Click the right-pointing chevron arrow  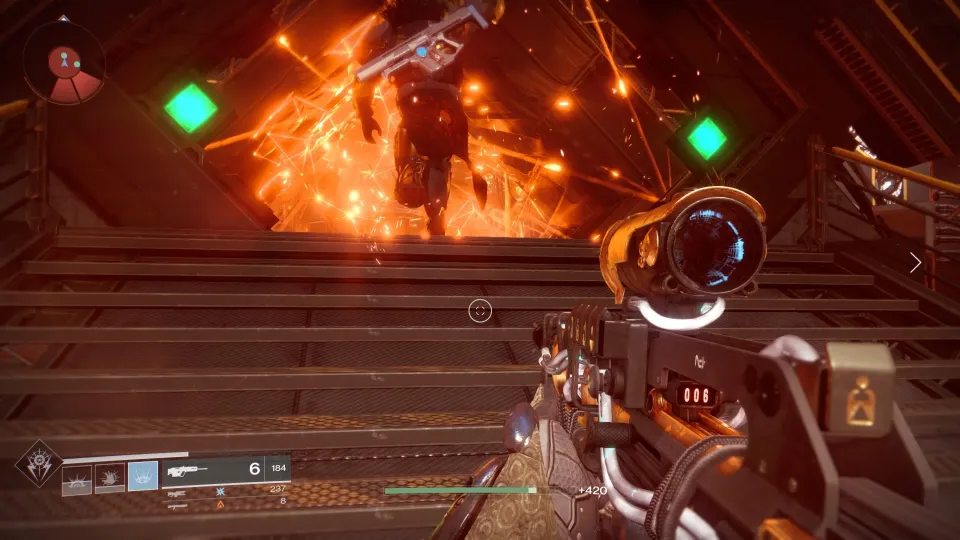pyautogui.click(x=916, y=262)
